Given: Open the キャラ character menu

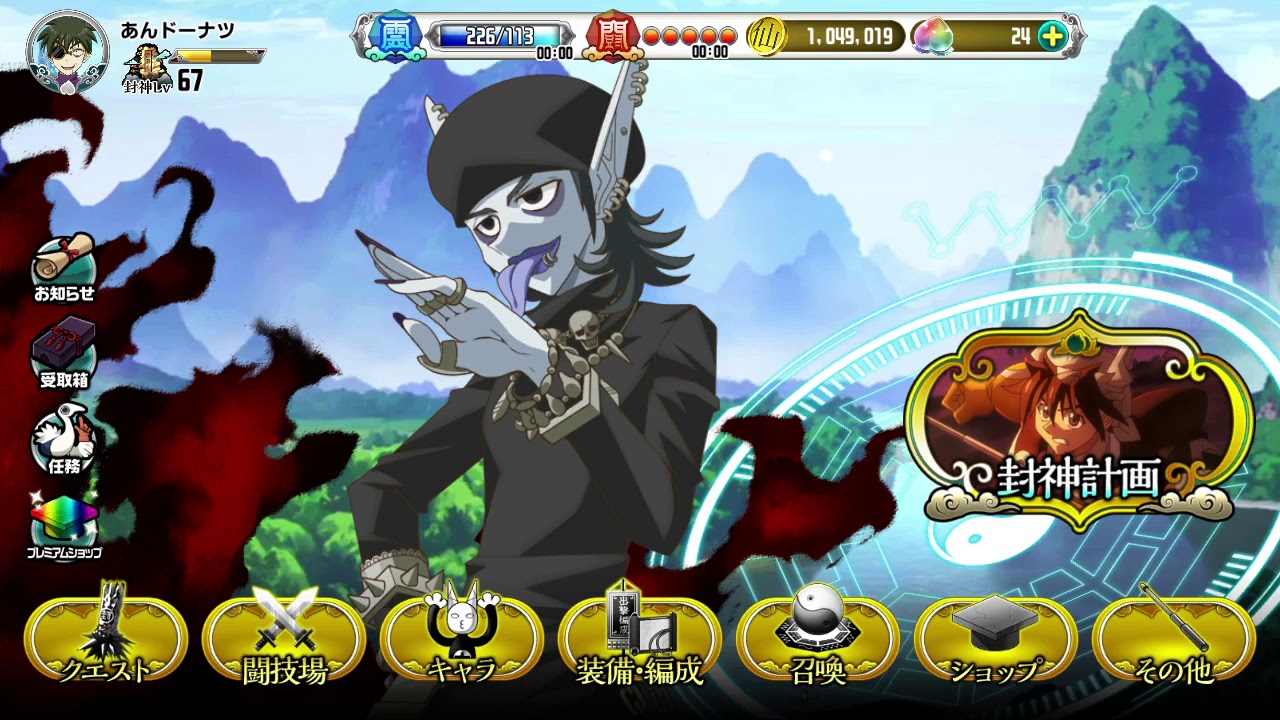Looking at the screenshot, I should pos(462,640).
